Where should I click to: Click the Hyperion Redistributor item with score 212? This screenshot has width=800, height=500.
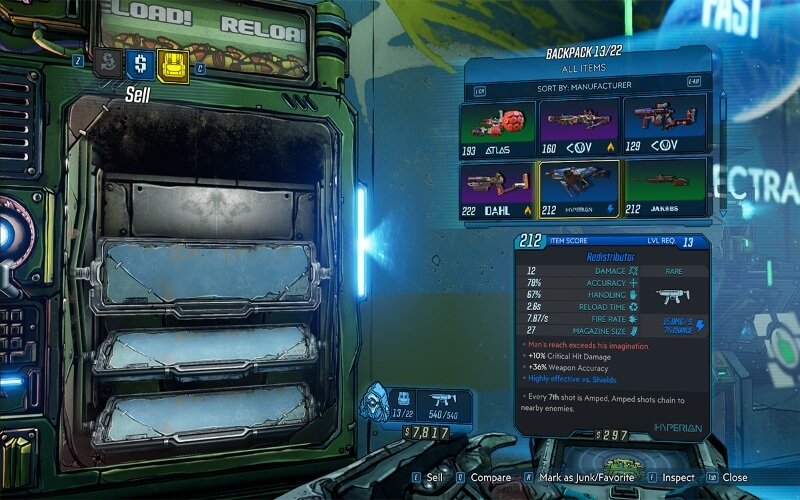pyautogui.click(x=580, y=189)
